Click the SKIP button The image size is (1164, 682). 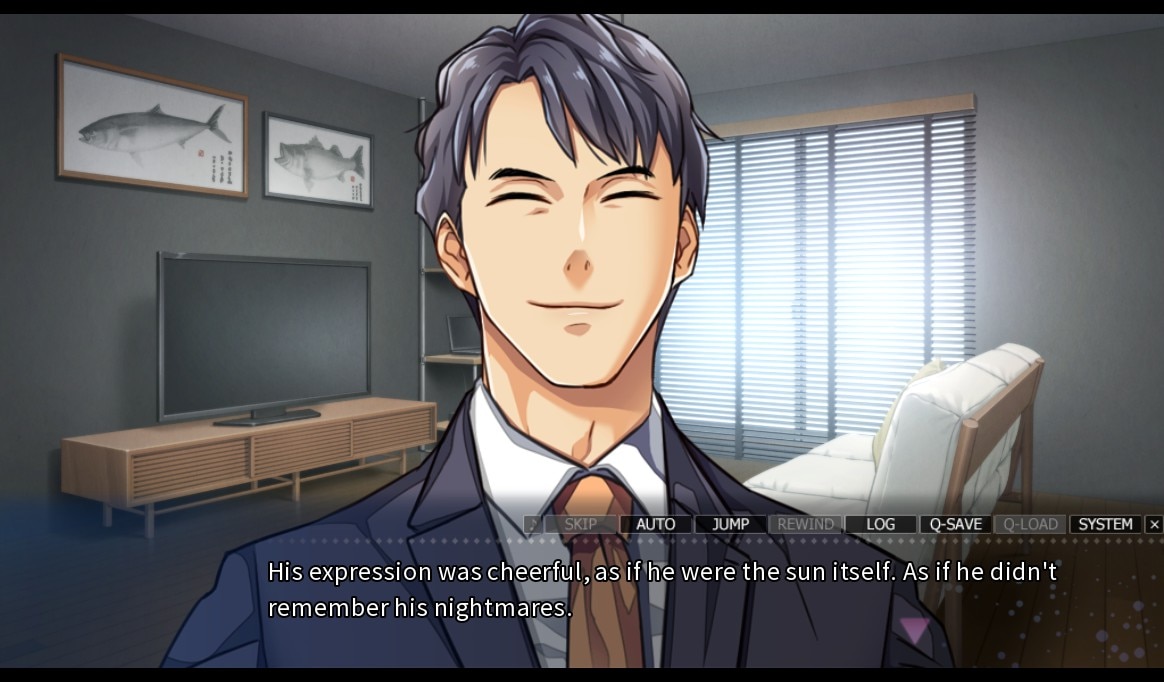[x=581, y=524]
